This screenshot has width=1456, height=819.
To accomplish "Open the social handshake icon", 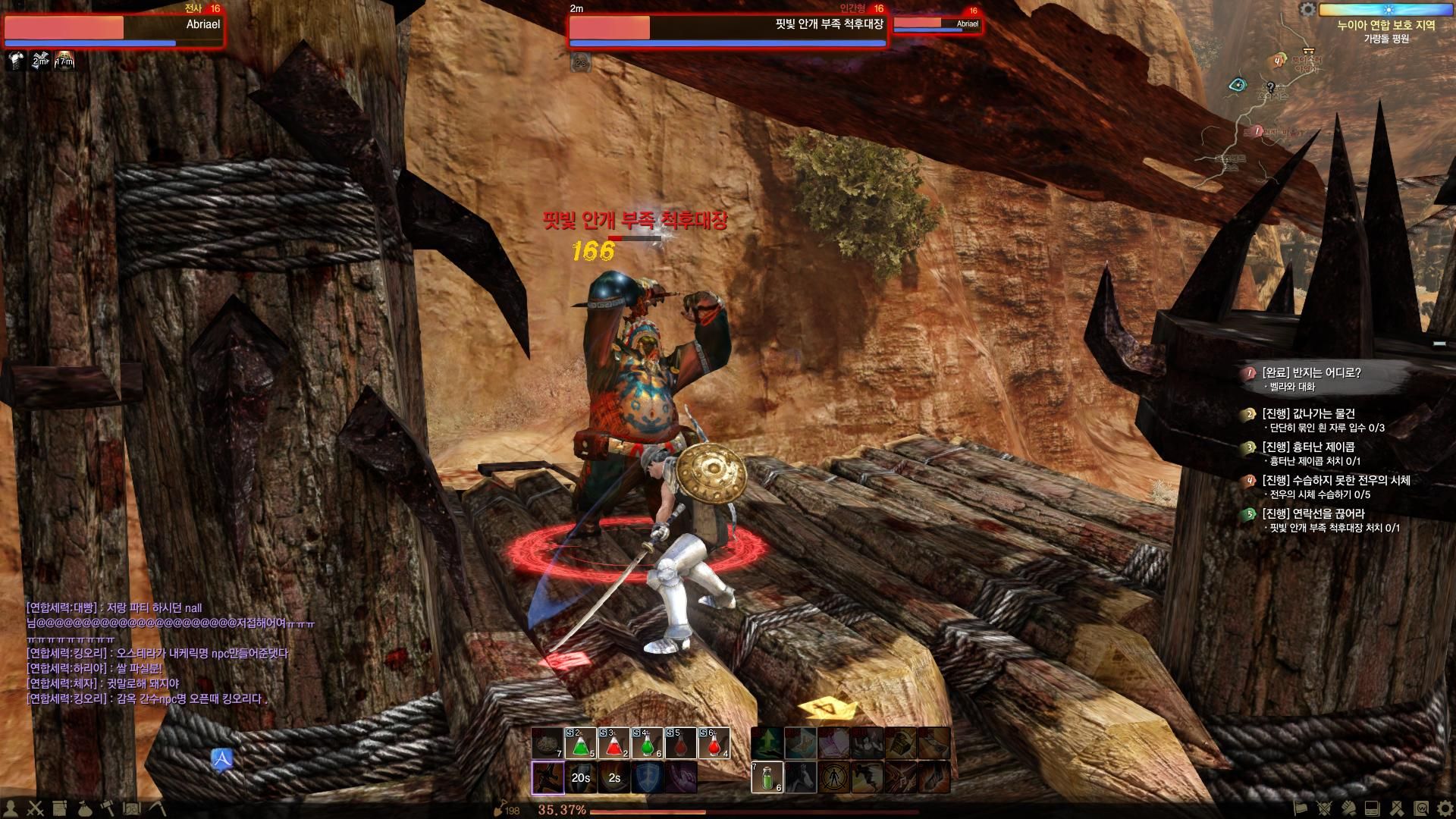I will click(1348, 808).
